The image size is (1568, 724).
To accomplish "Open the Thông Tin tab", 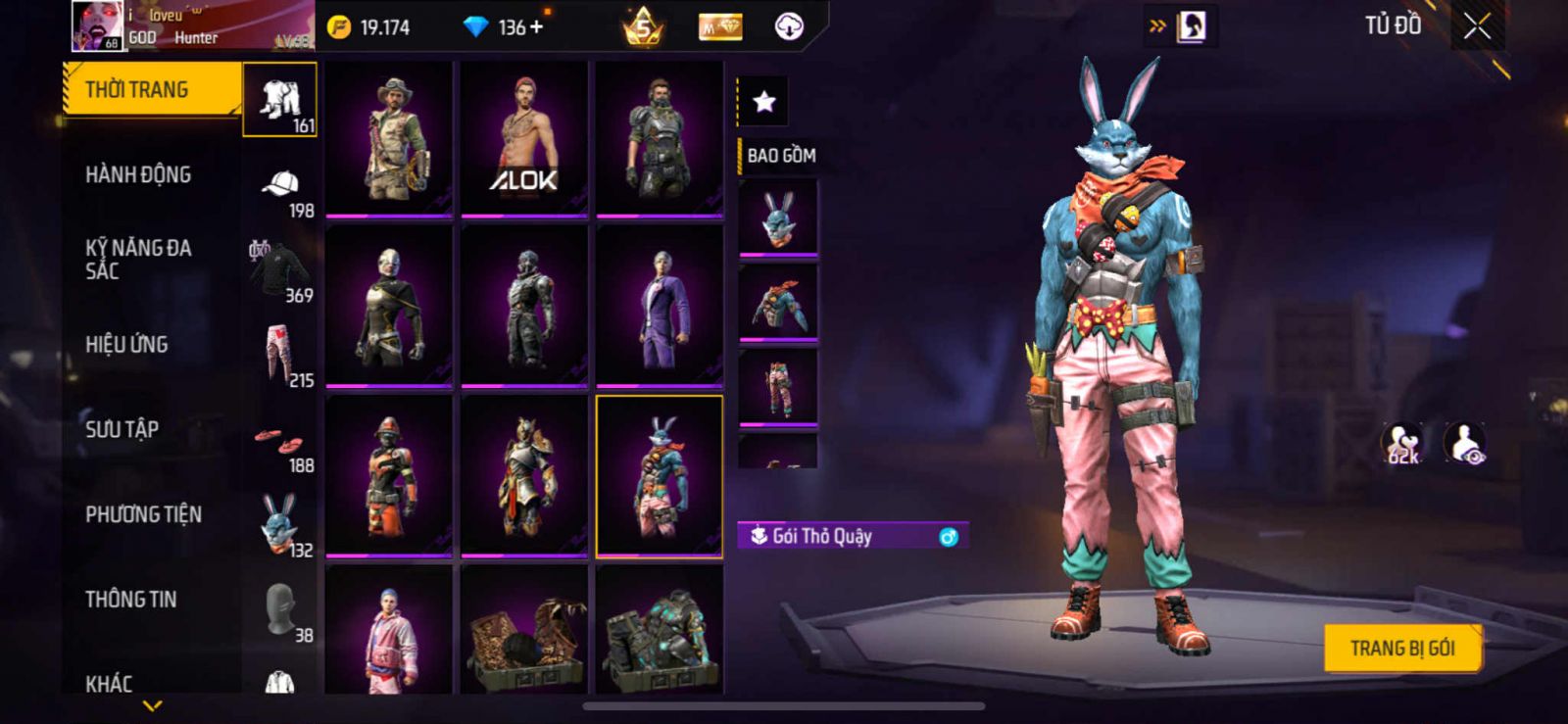I will [x=130, y=600].
